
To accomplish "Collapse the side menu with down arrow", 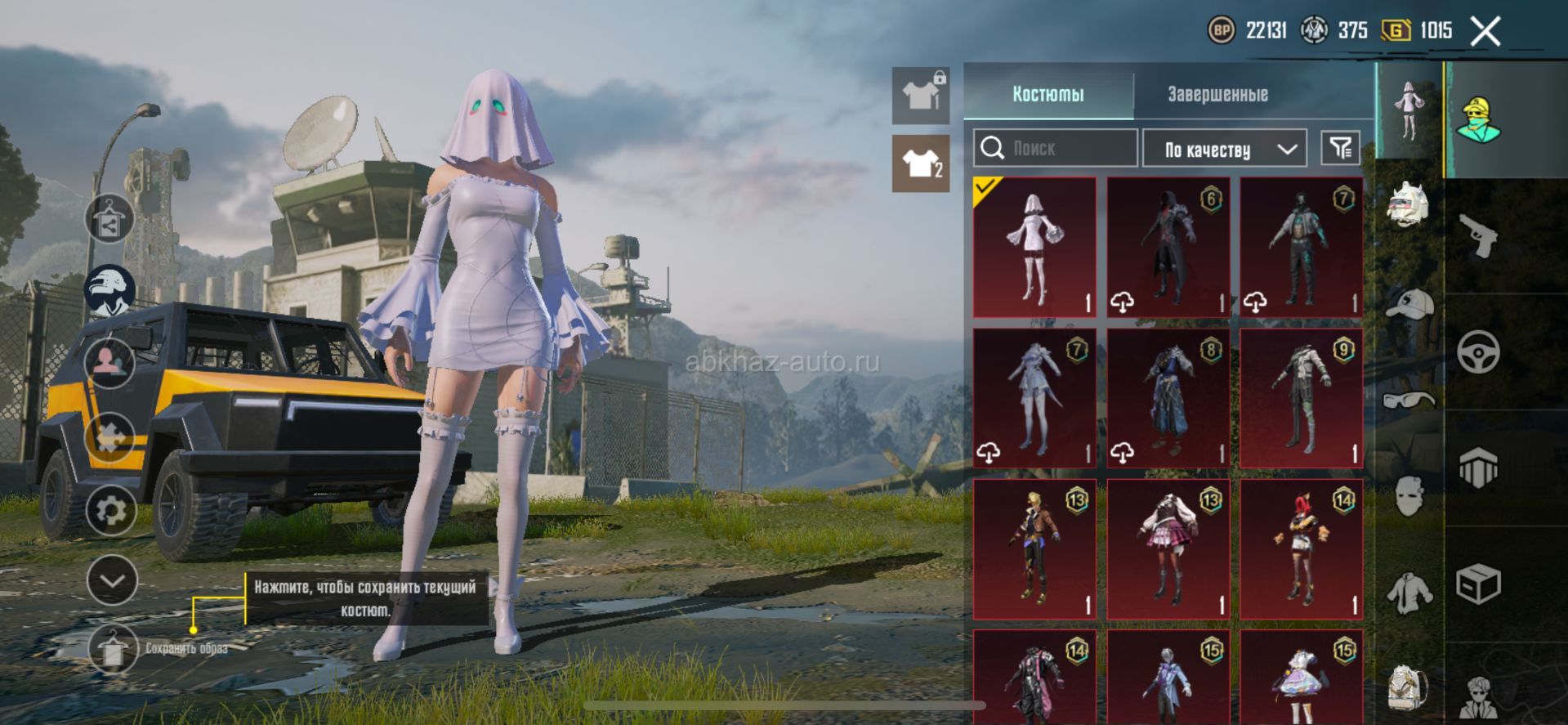I will (x=112, y=580).
